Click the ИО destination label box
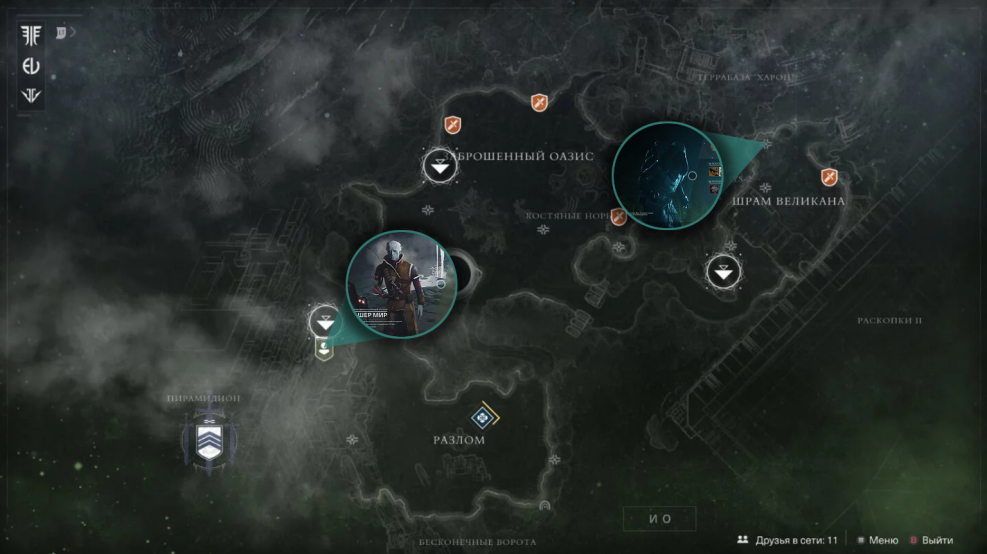 [660, 518]
